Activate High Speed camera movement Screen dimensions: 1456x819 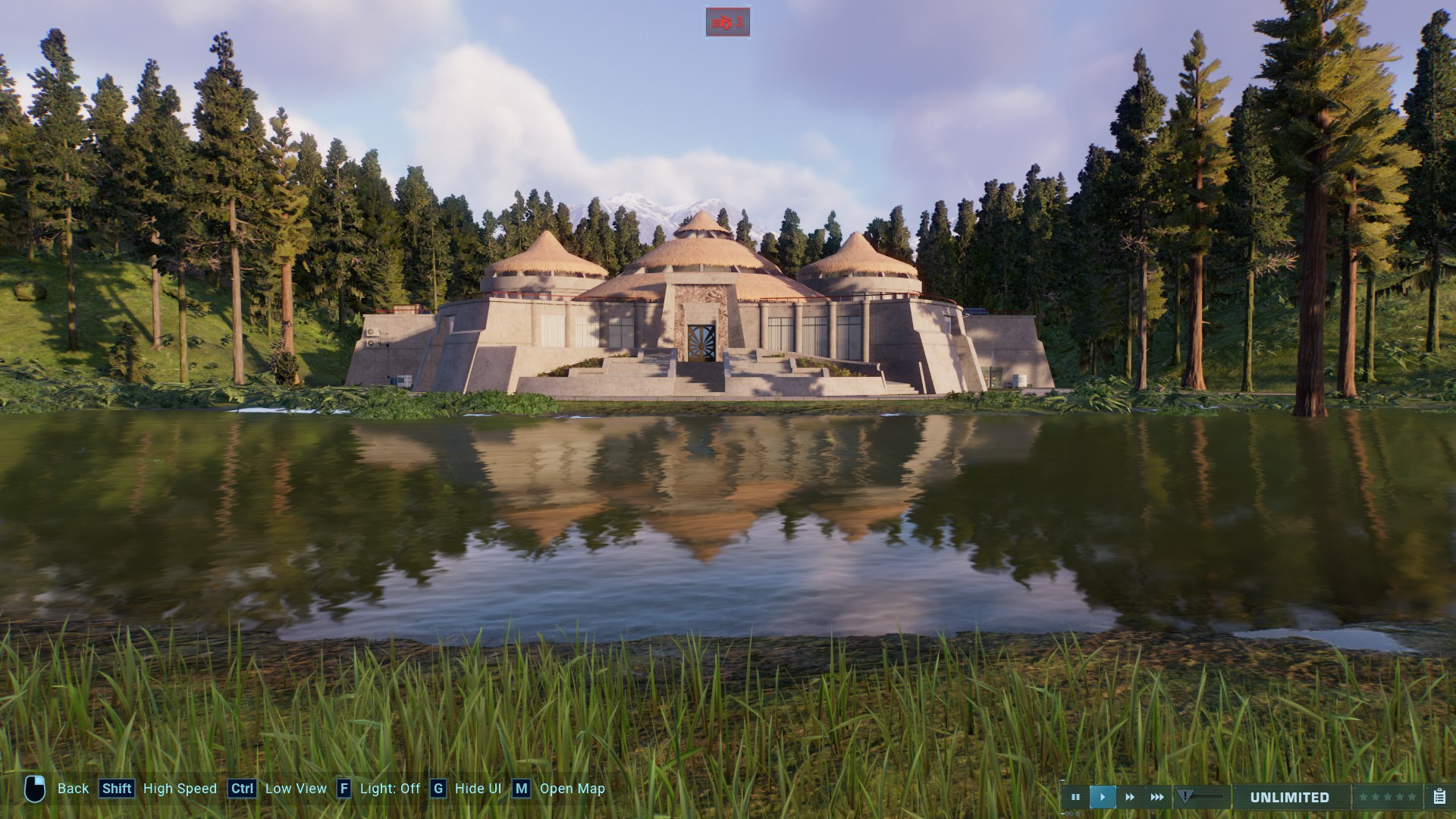[x=180, y=789]
